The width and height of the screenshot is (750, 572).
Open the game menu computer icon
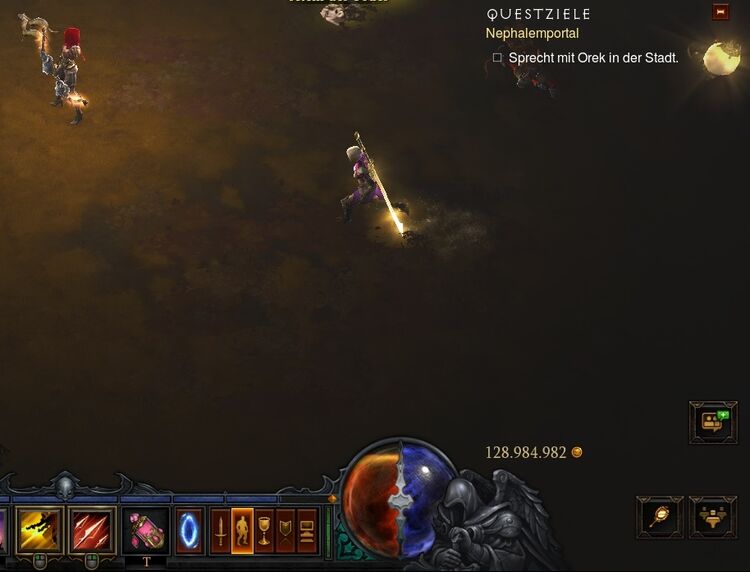click(306, 531)
